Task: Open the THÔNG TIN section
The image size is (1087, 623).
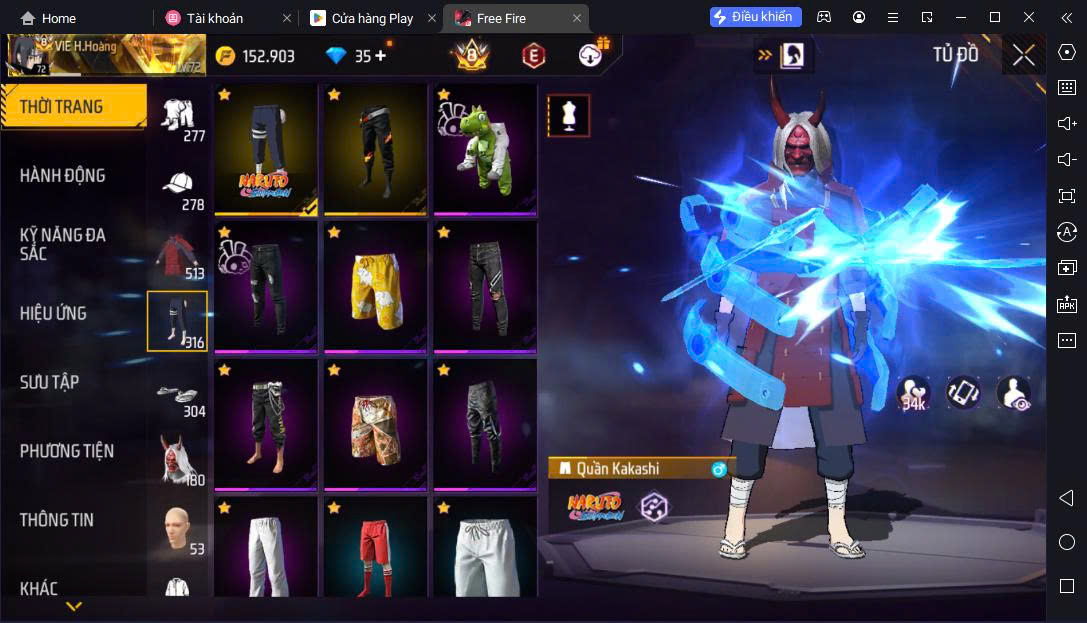Action: (57, 520)
